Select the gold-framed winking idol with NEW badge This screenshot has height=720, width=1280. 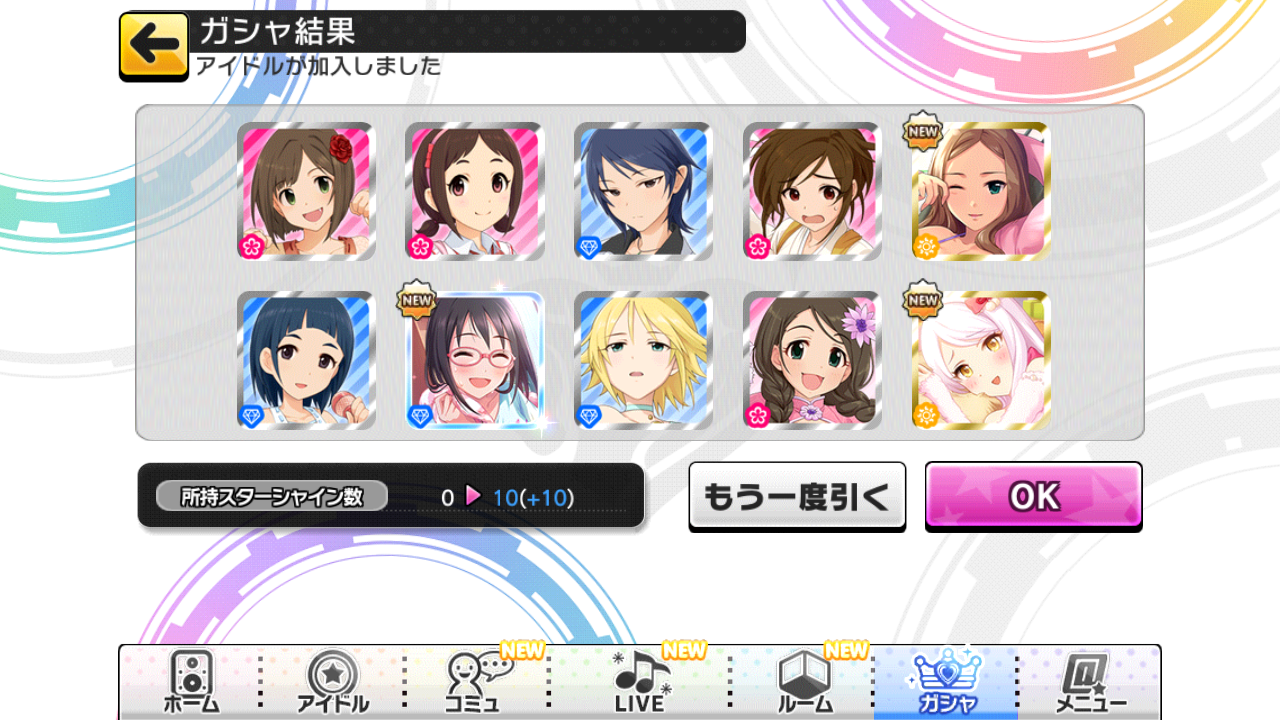pos(980,190)
